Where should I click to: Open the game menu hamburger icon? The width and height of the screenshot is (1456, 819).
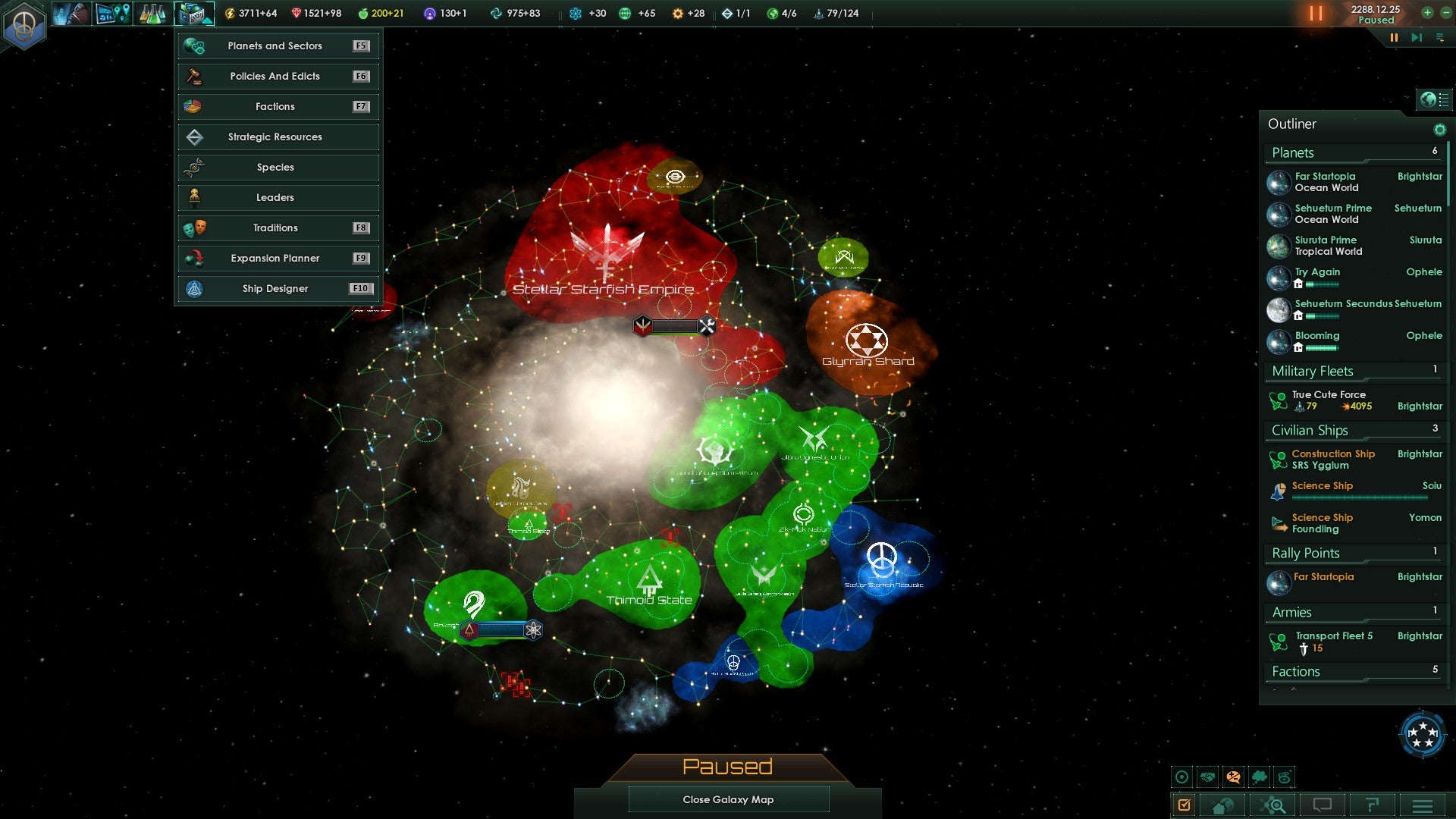(1423, 805)
